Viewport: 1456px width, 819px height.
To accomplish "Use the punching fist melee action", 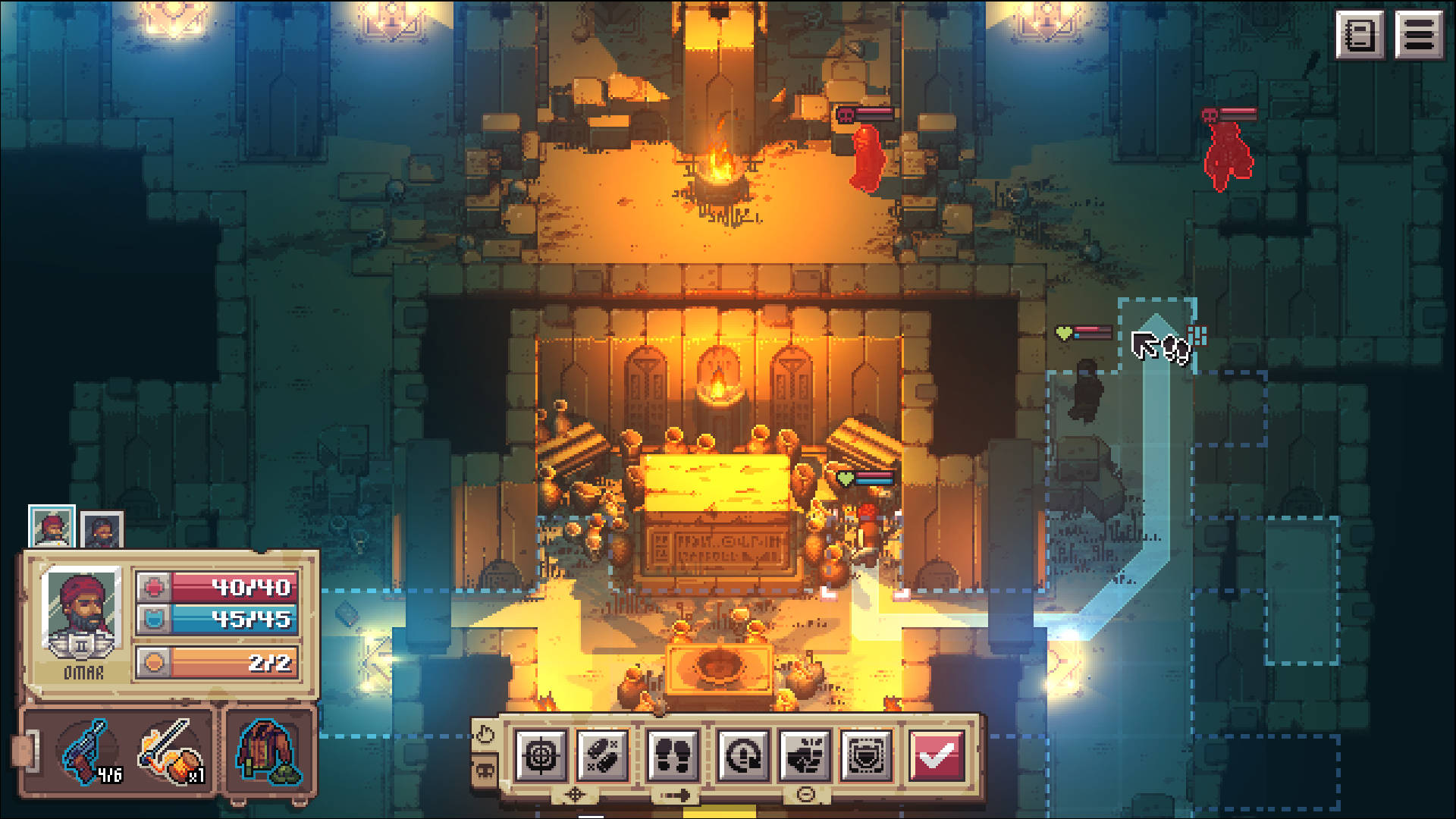I will click(x=805, y=755).
